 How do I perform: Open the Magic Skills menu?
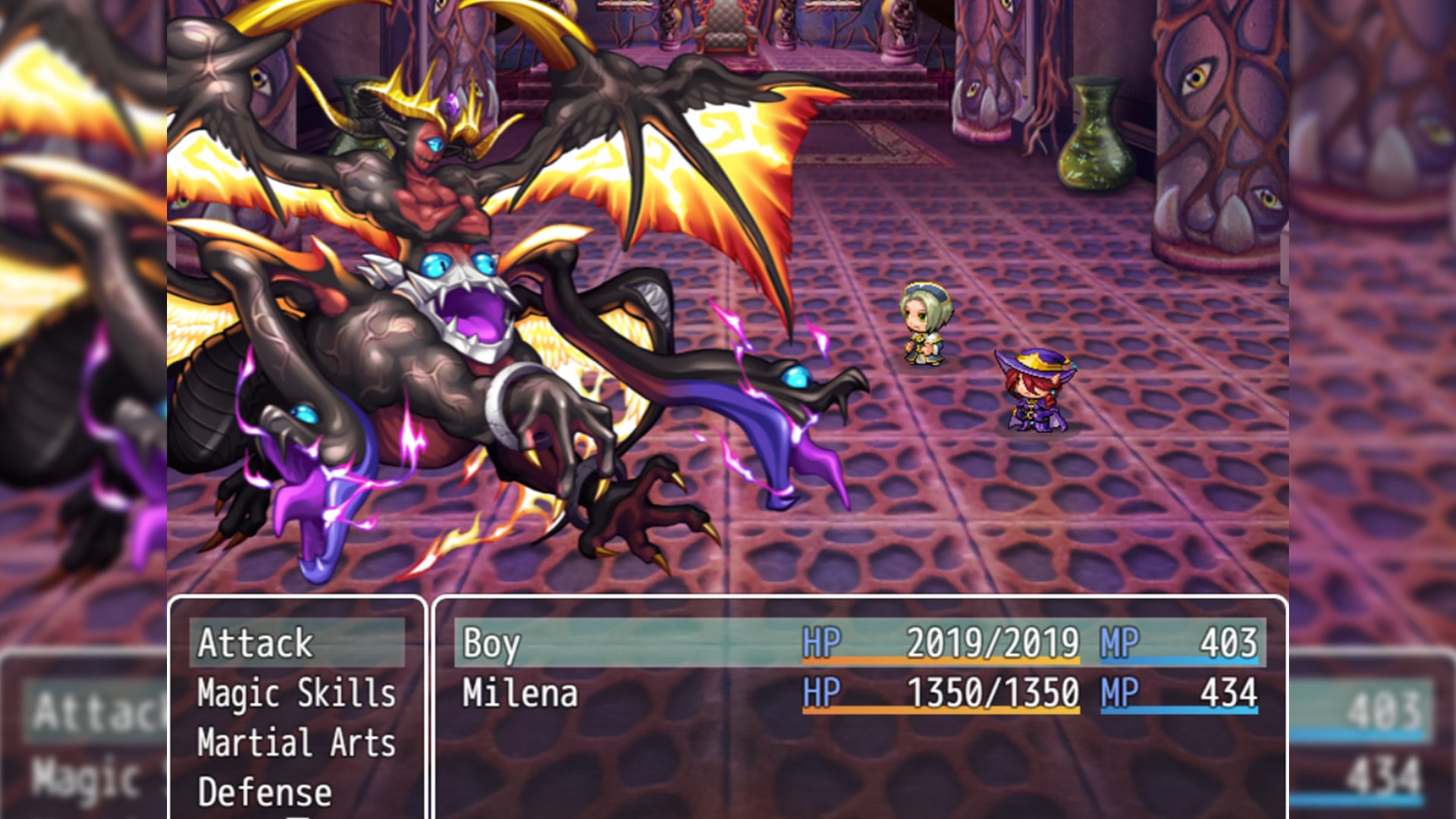[297, 693]
